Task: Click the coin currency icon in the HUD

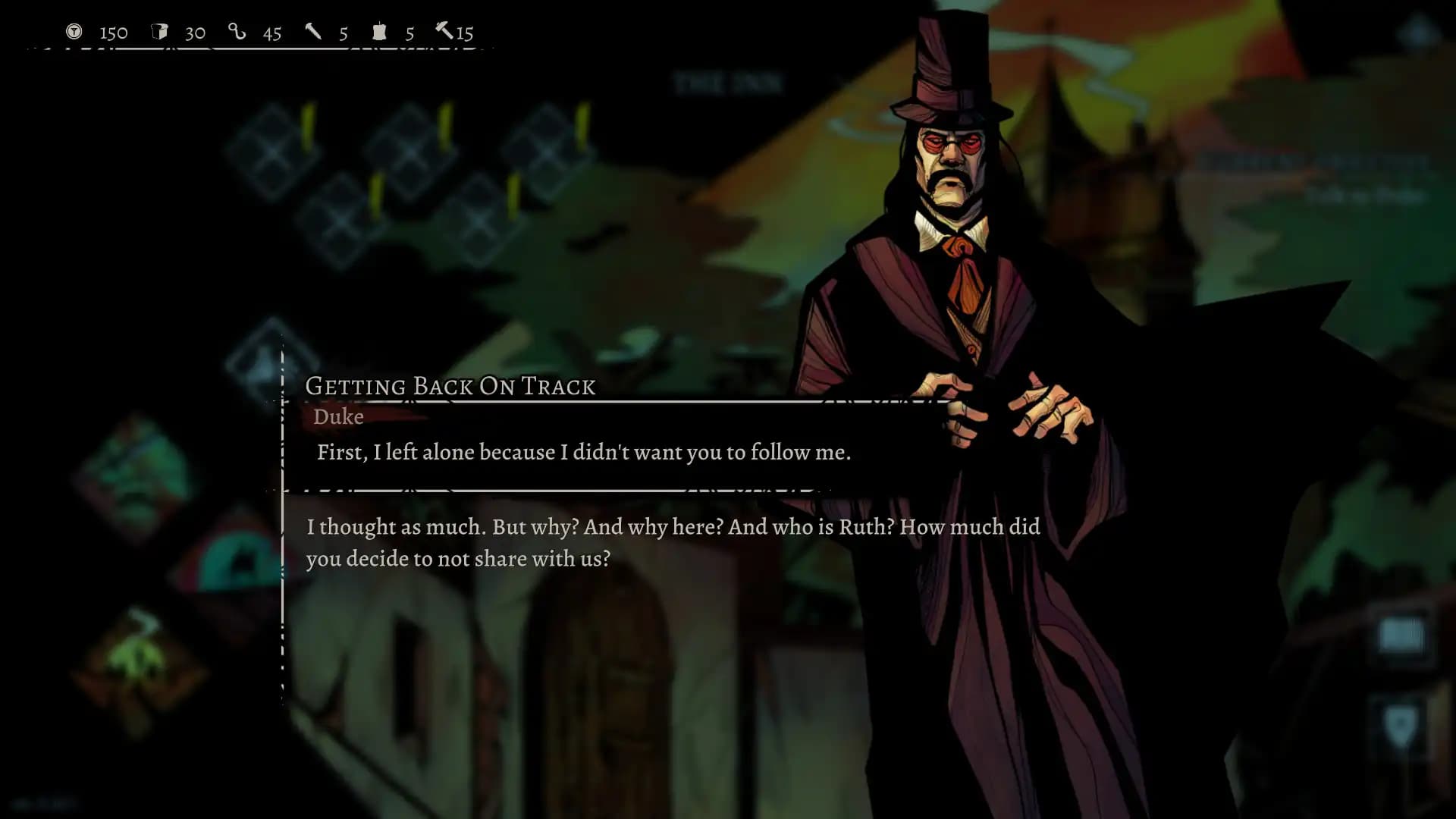Action: tap(74, 32)
